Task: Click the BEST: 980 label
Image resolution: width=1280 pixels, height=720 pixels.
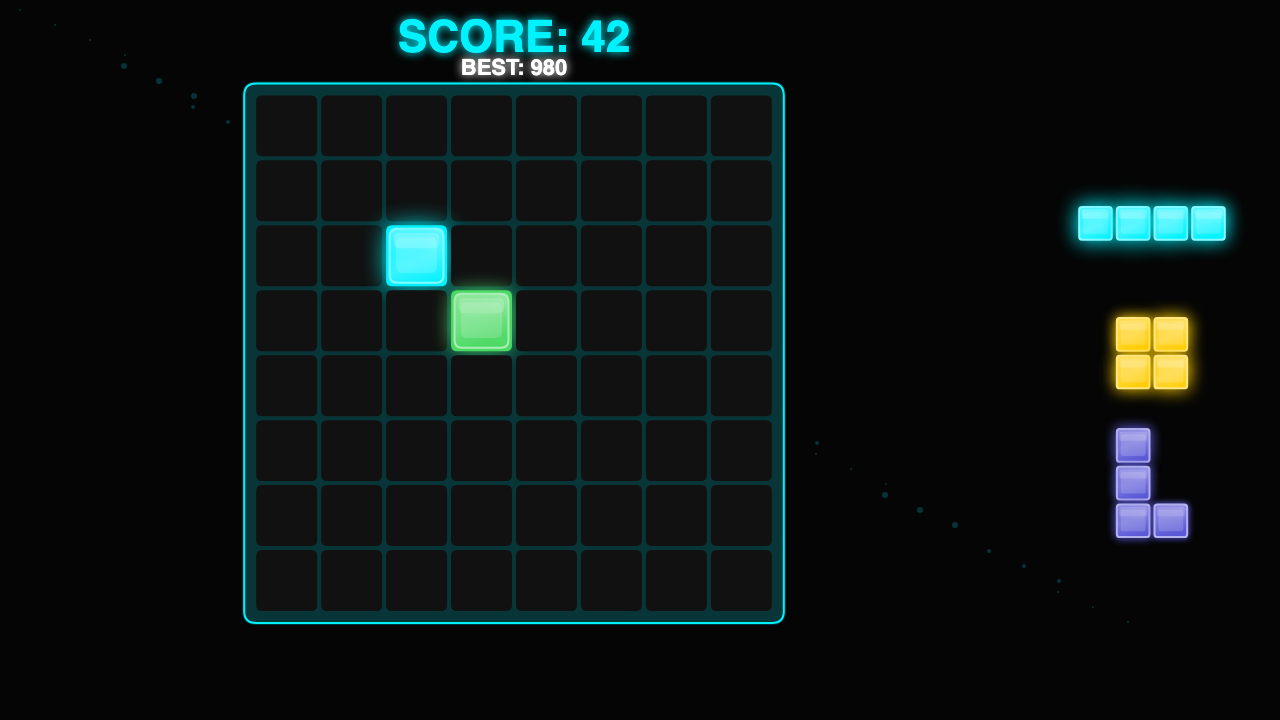Action: 513,68
